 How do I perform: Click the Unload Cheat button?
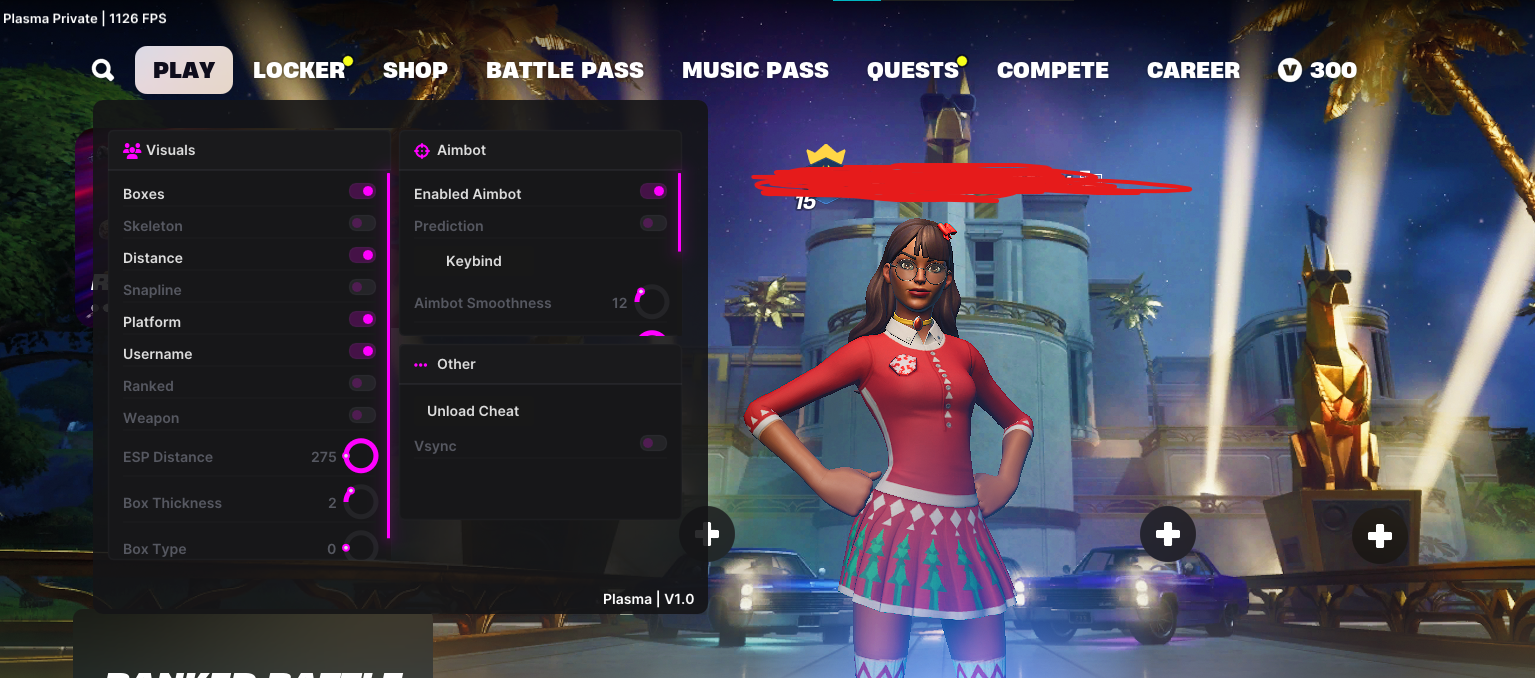473,411
